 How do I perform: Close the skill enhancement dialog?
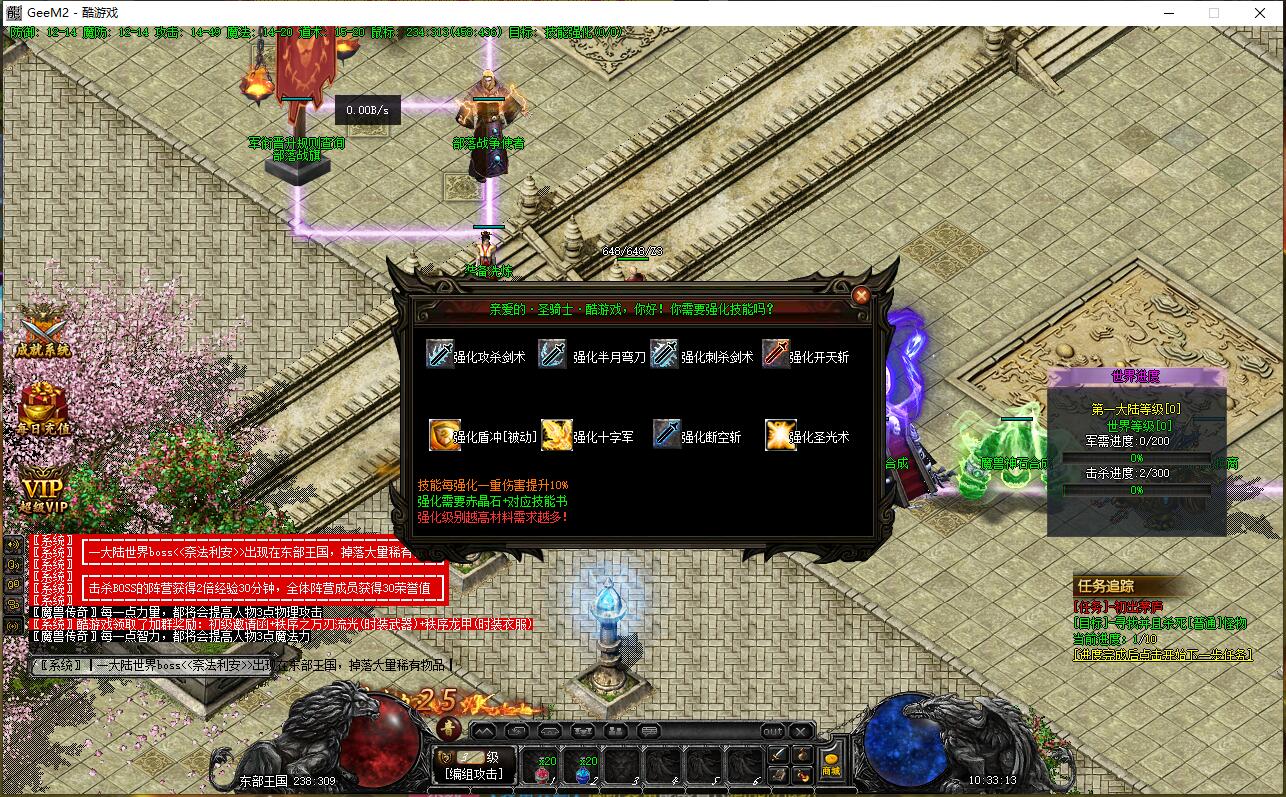[x=860, y=295]
